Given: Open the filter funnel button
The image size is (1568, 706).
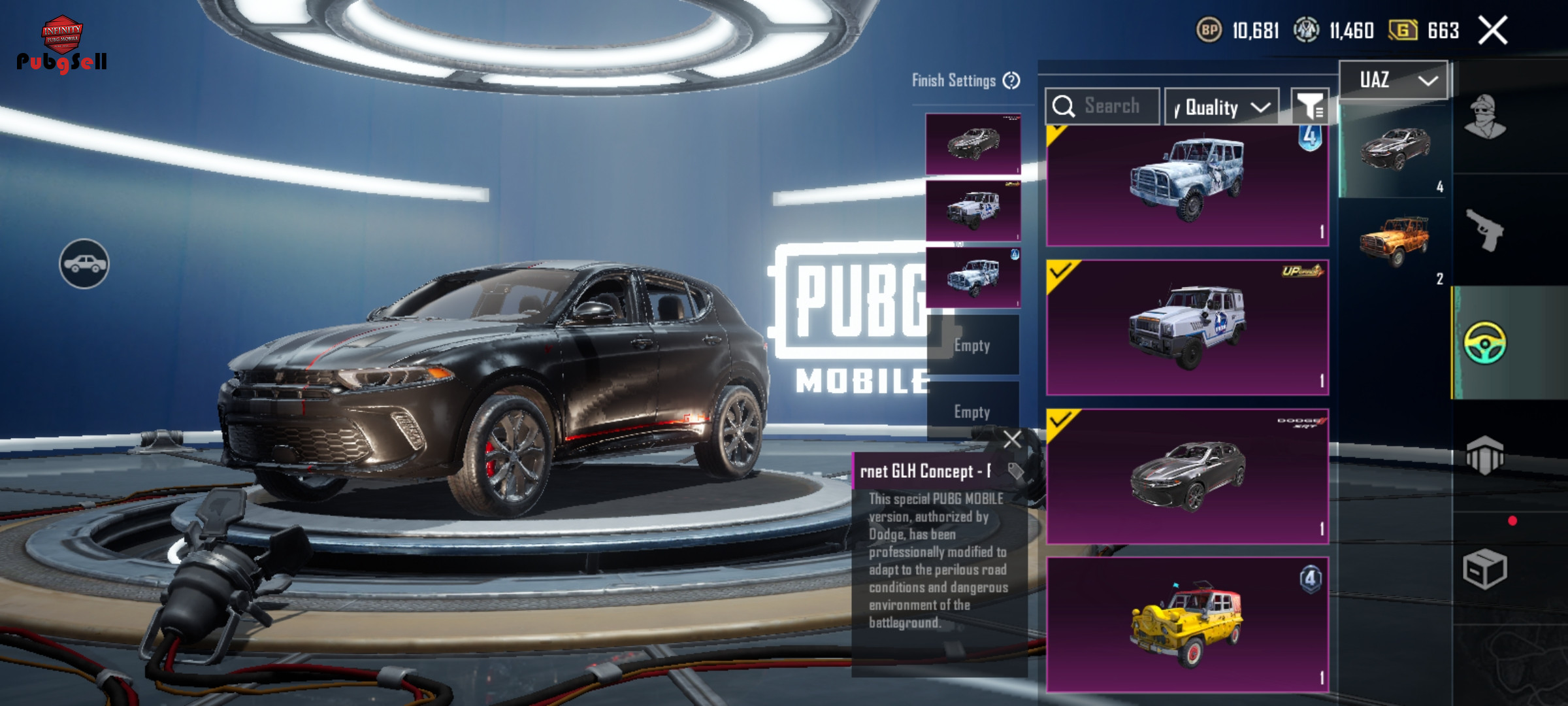Looking at the screenshot, I should (x=1309, y=107).
